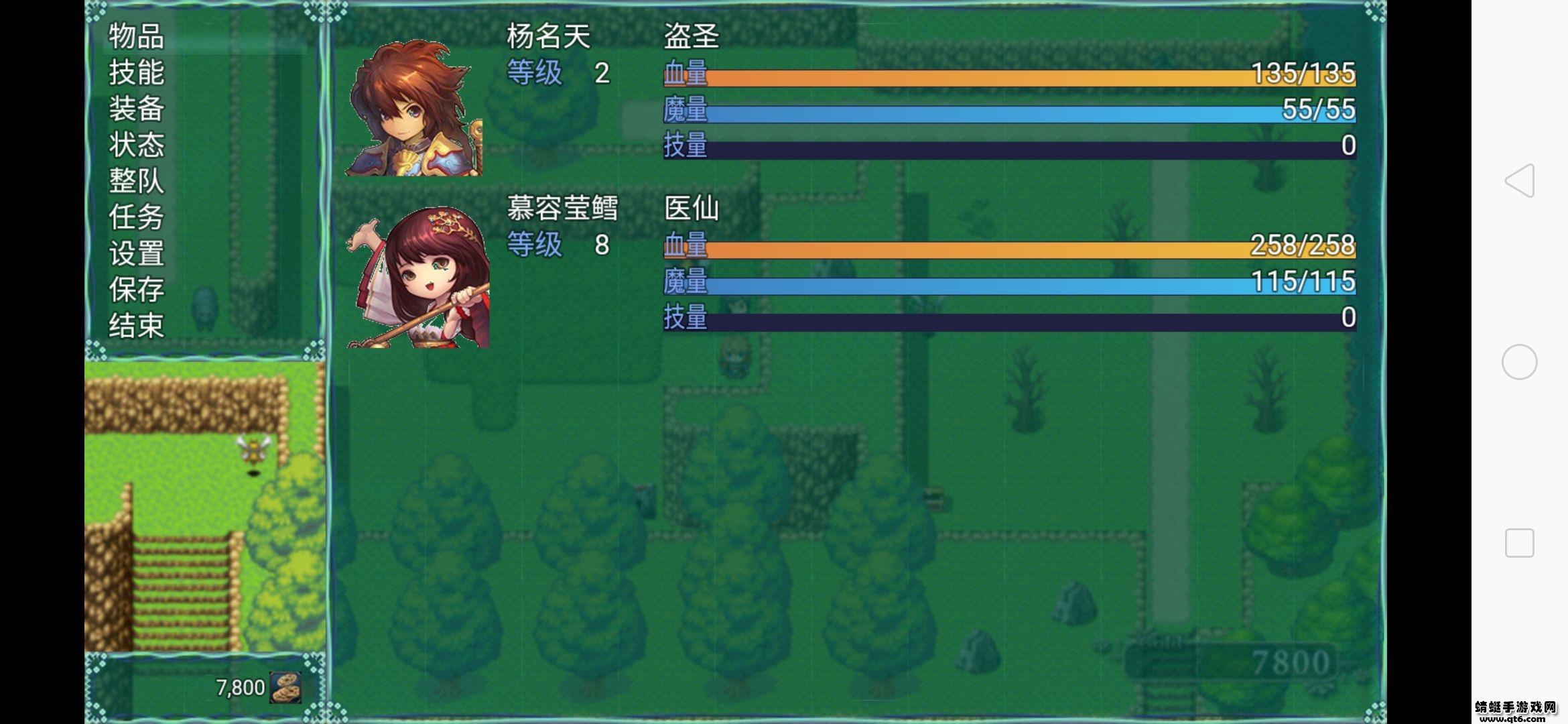This screenshot has width=1568, height=724.
Task: Open 设置 game settings
Action: [135, 255]
